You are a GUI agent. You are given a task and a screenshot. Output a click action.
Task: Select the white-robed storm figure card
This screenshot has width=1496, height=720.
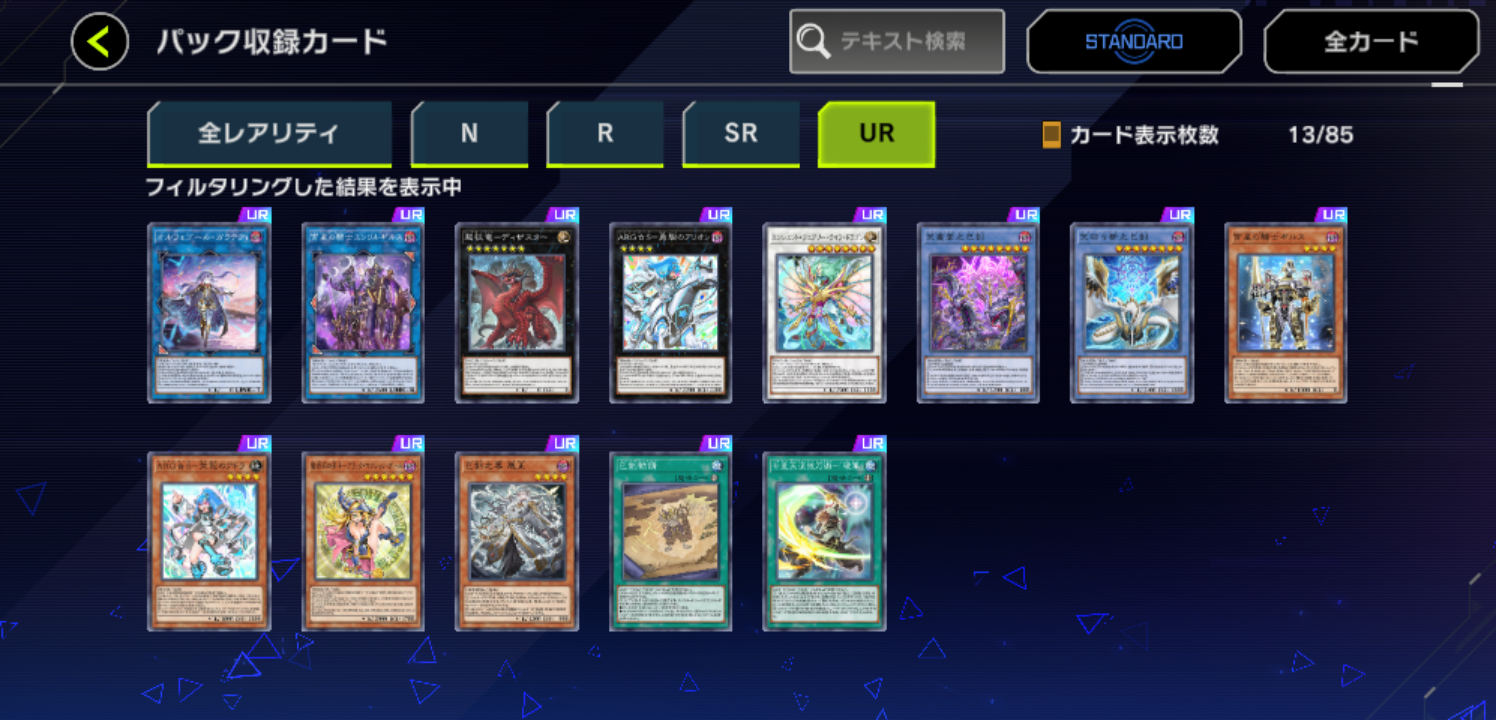click(516, 541)
